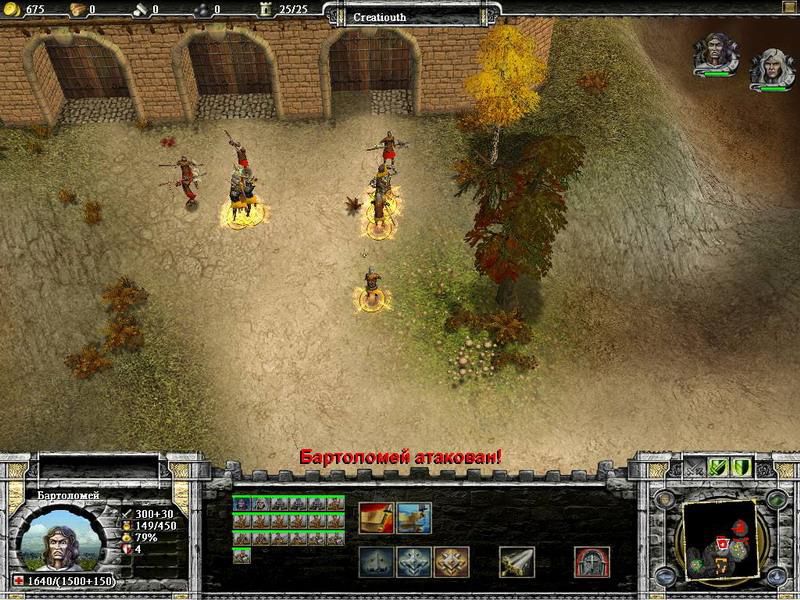Activate the green sword stance button
Image resolution: width=800 pixels, height=600 pixels.
point(717,467)
